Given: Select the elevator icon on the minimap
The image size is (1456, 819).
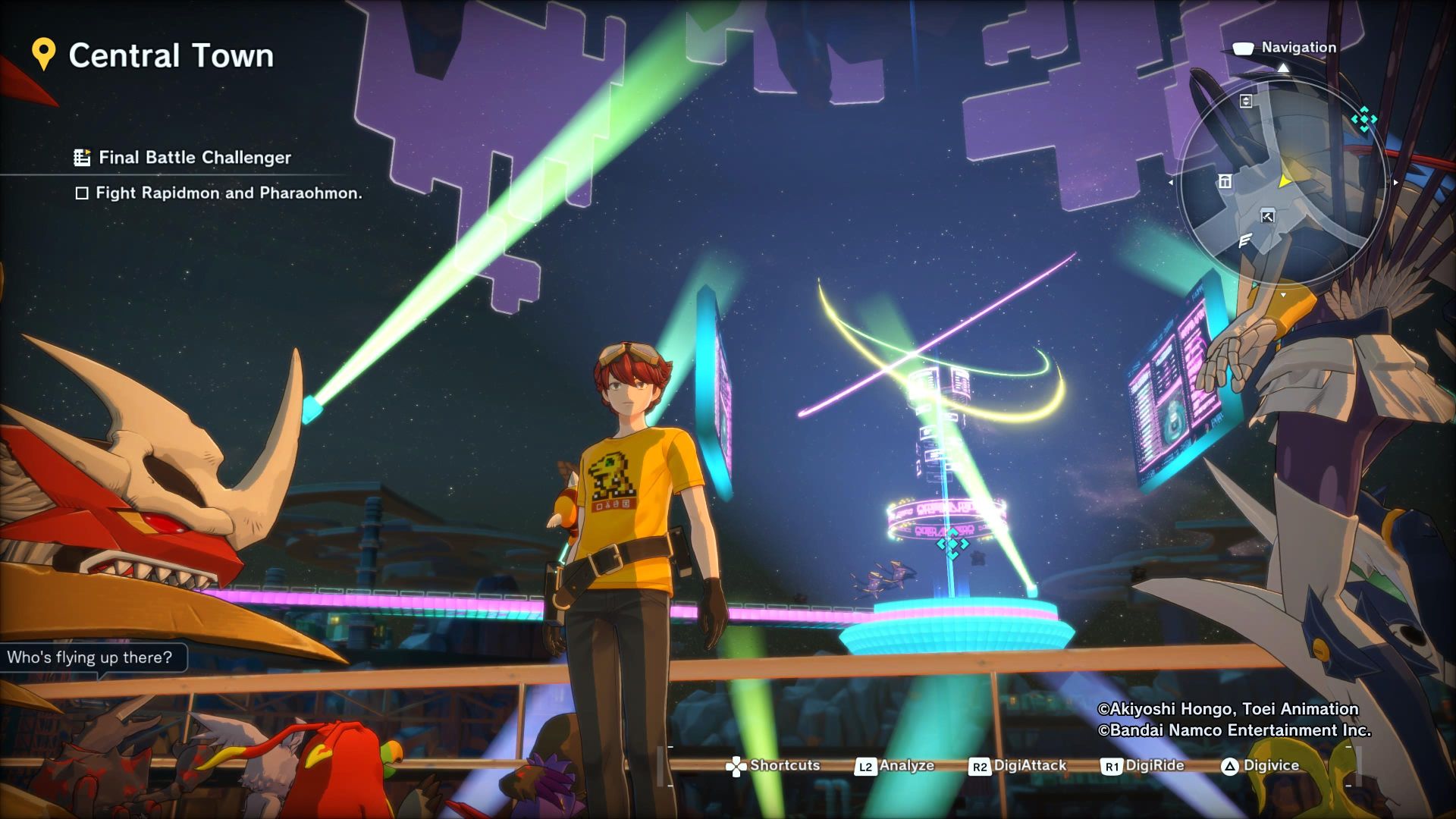Looking at the screenshot, I should coord(1245,102).
